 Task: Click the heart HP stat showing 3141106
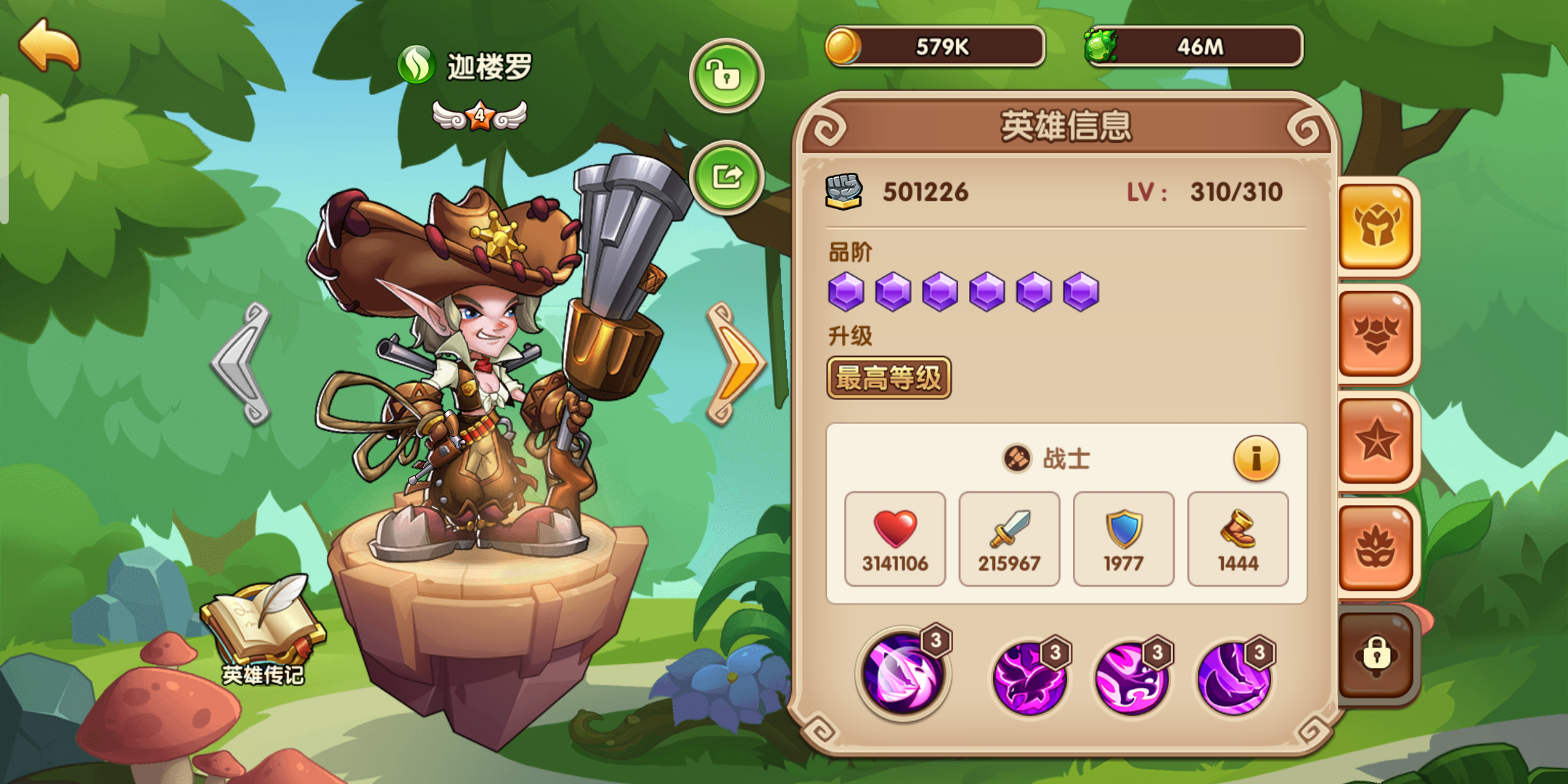click(894, 539)
